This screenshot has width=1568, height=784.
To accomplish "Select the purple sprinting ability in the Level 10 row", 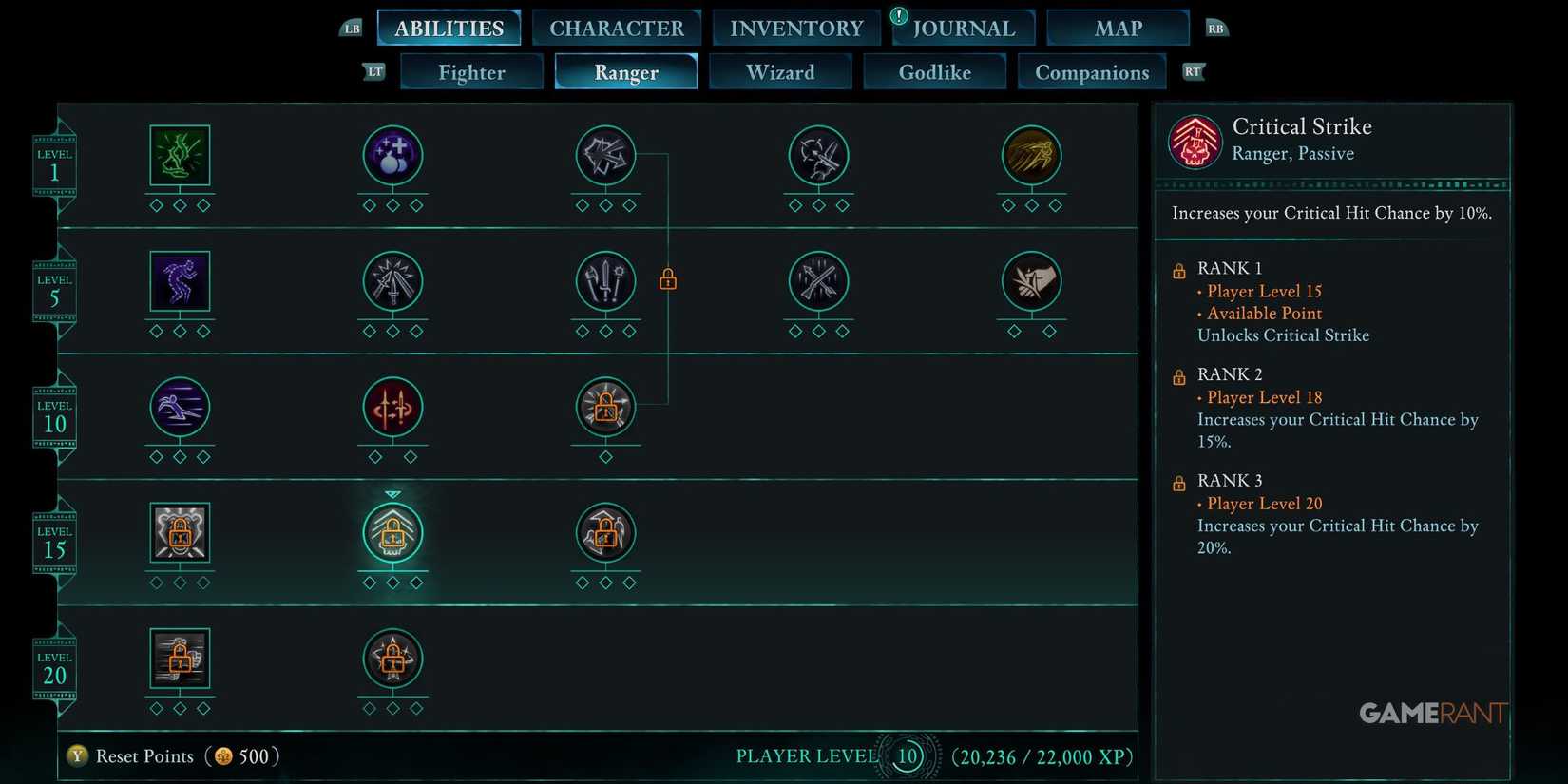I will pyautogui.click(x=180, y=407).
